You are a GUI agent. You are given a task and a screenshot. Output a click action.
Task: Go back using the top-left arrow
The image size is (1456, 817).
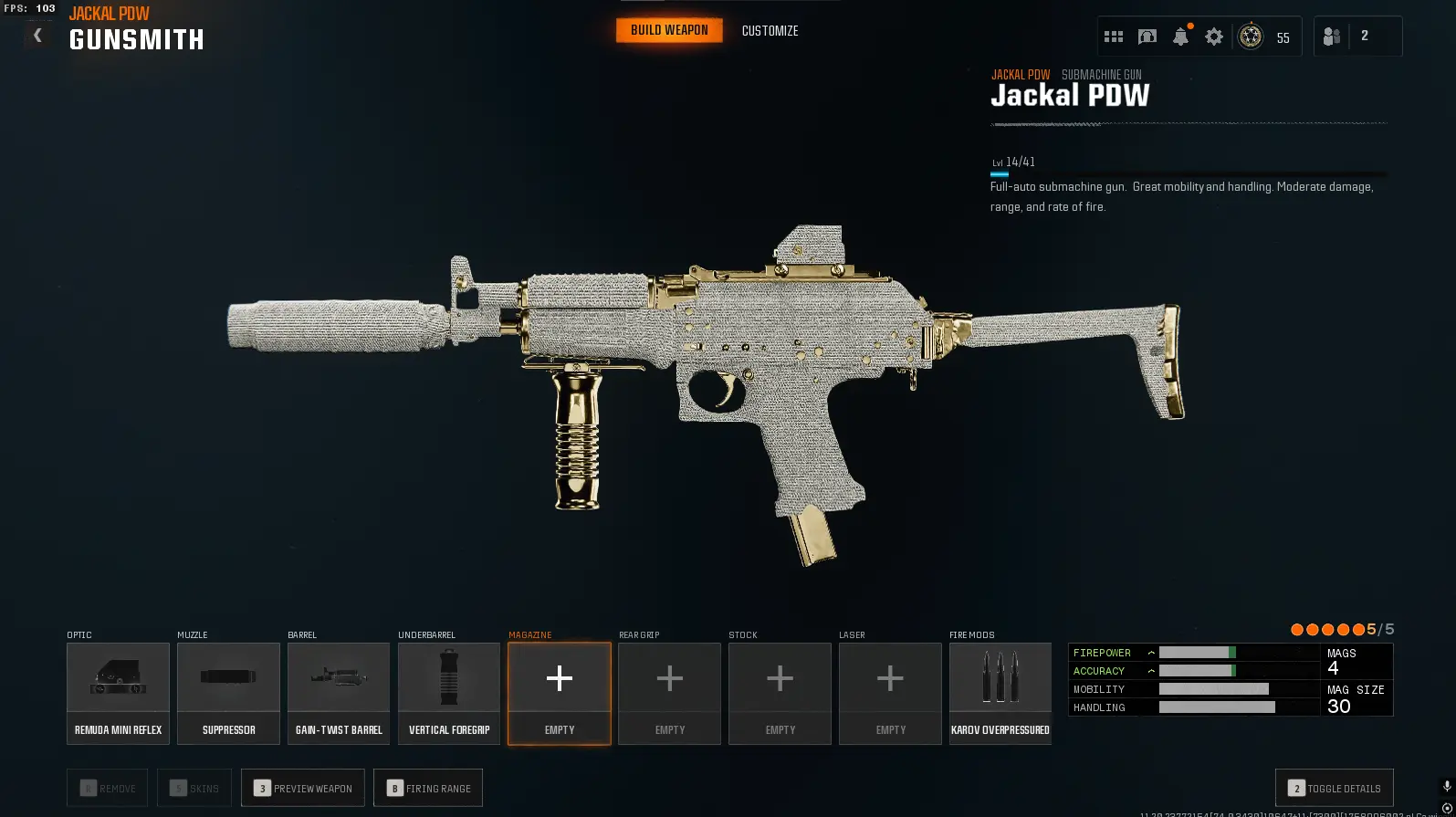coord(37,36)
